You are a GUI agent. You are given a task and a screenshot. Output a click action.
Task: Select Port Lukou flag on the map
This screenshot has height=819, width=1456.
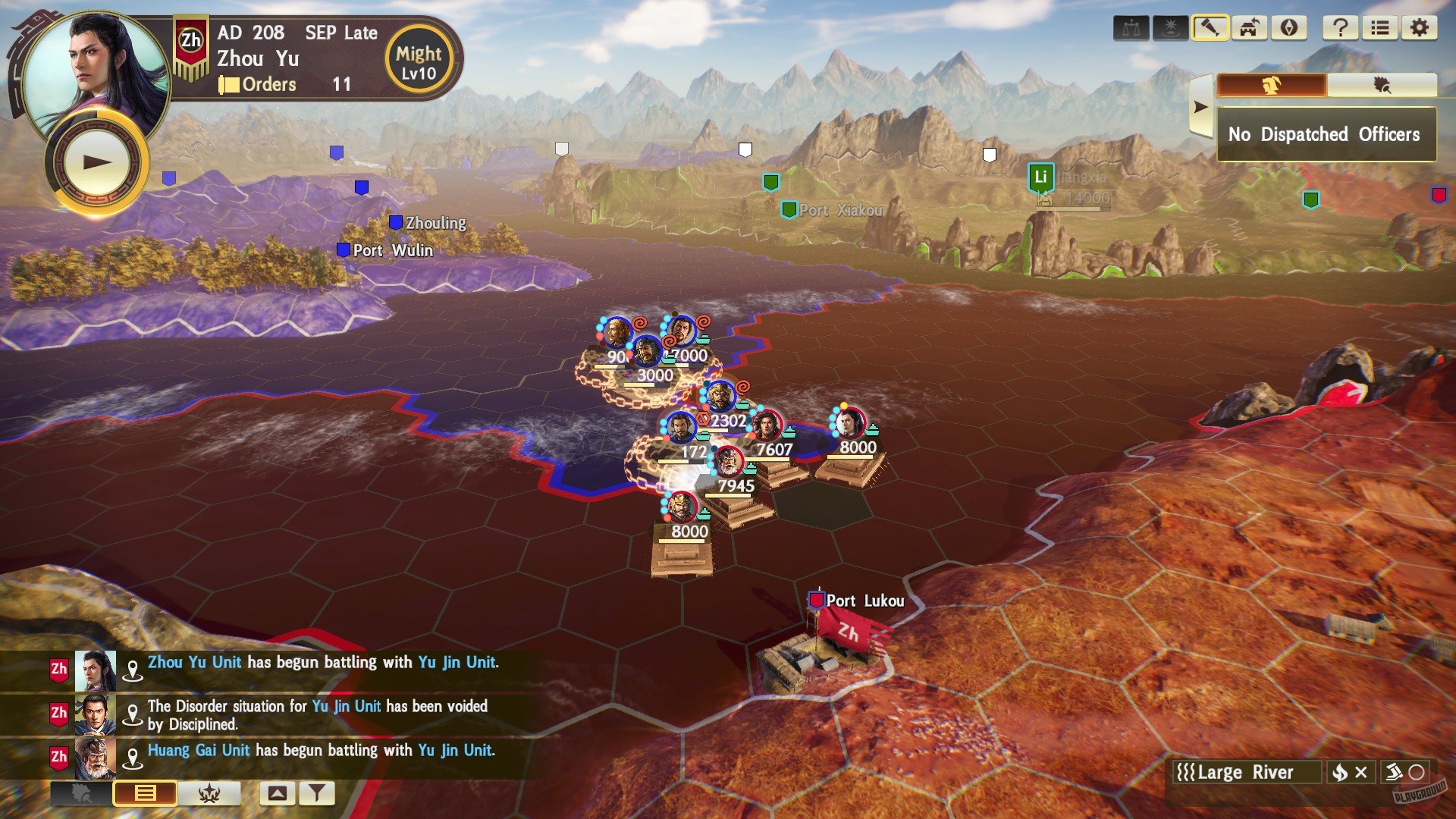coord(816,601)
